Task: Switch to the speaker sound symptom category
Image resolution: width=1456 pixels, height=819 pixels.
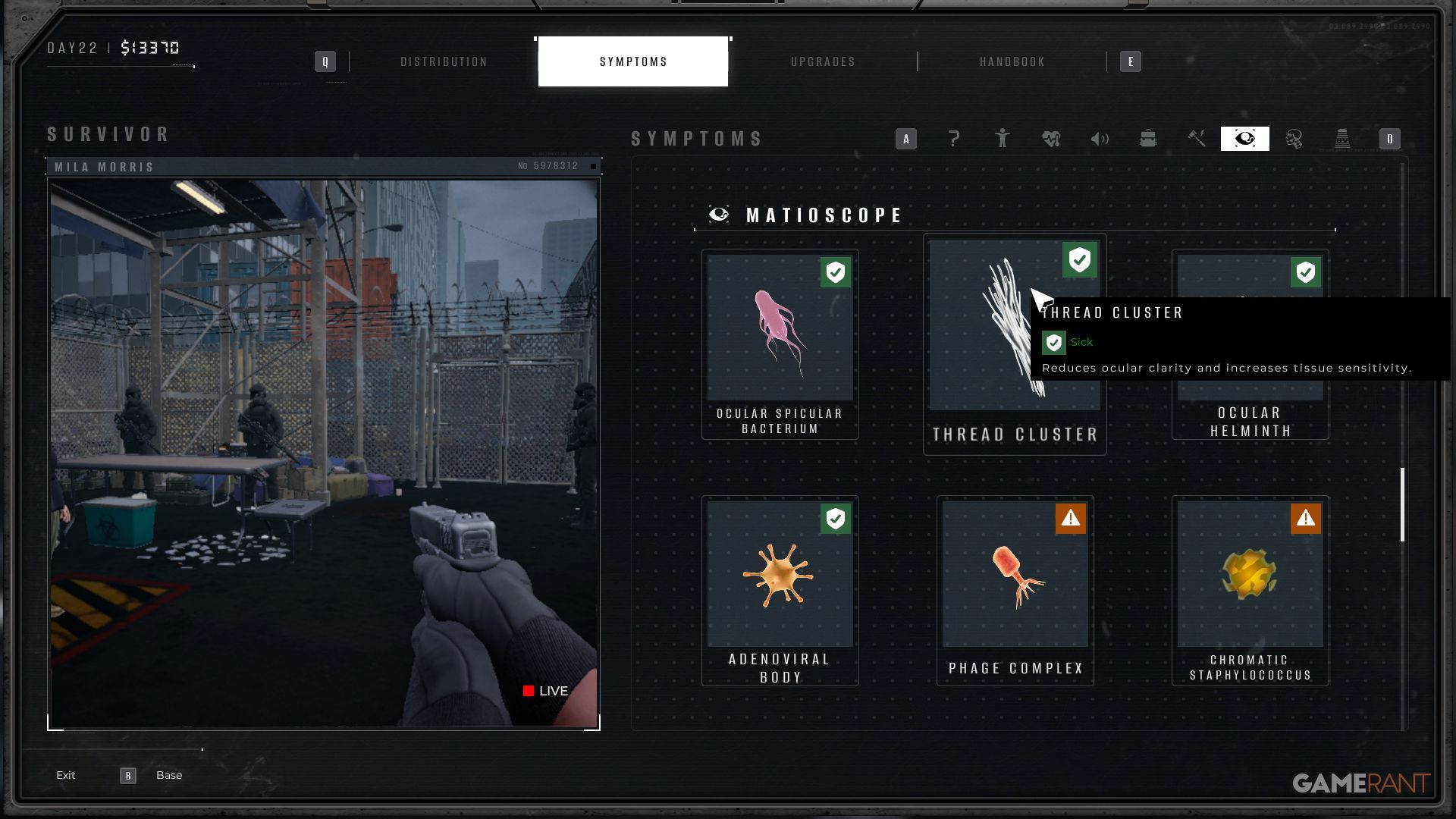Action: click(1100, 139)
